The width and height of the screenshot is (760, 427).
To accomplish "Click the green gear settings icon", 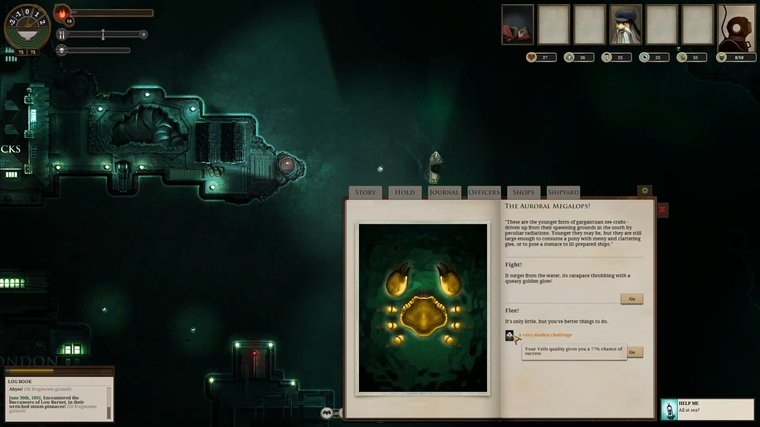I will click(x=644, y=190).
